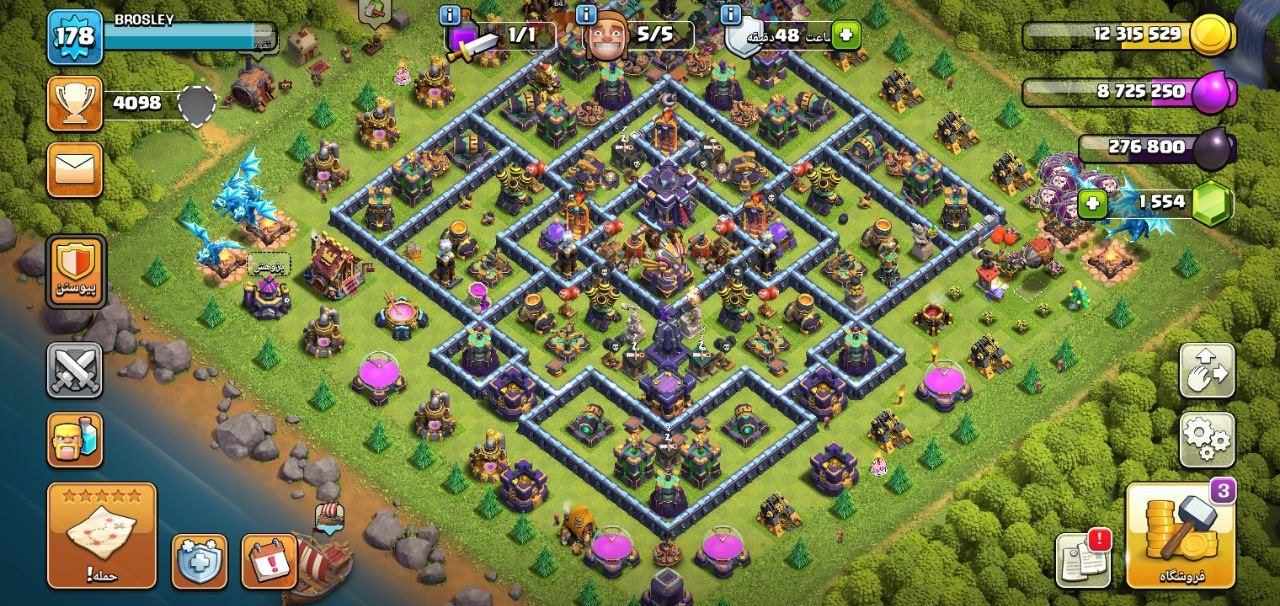Open the events calendar button
The width and height of the screenshot is (1280, 606).
pos(269,561)
